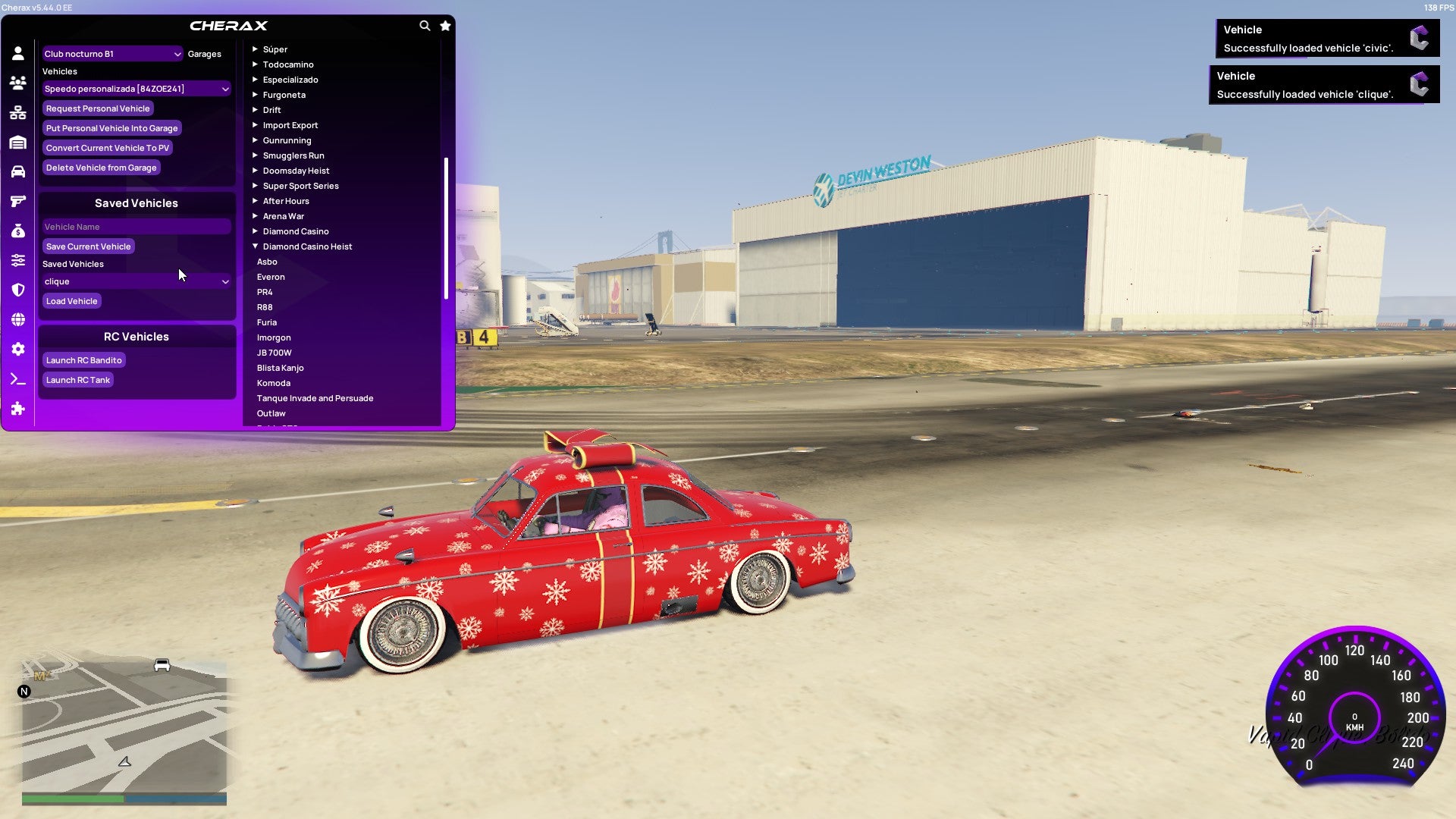Click the star favorites icon in the header
This screenshot has height=819, width=1456.
pos(445,25)
